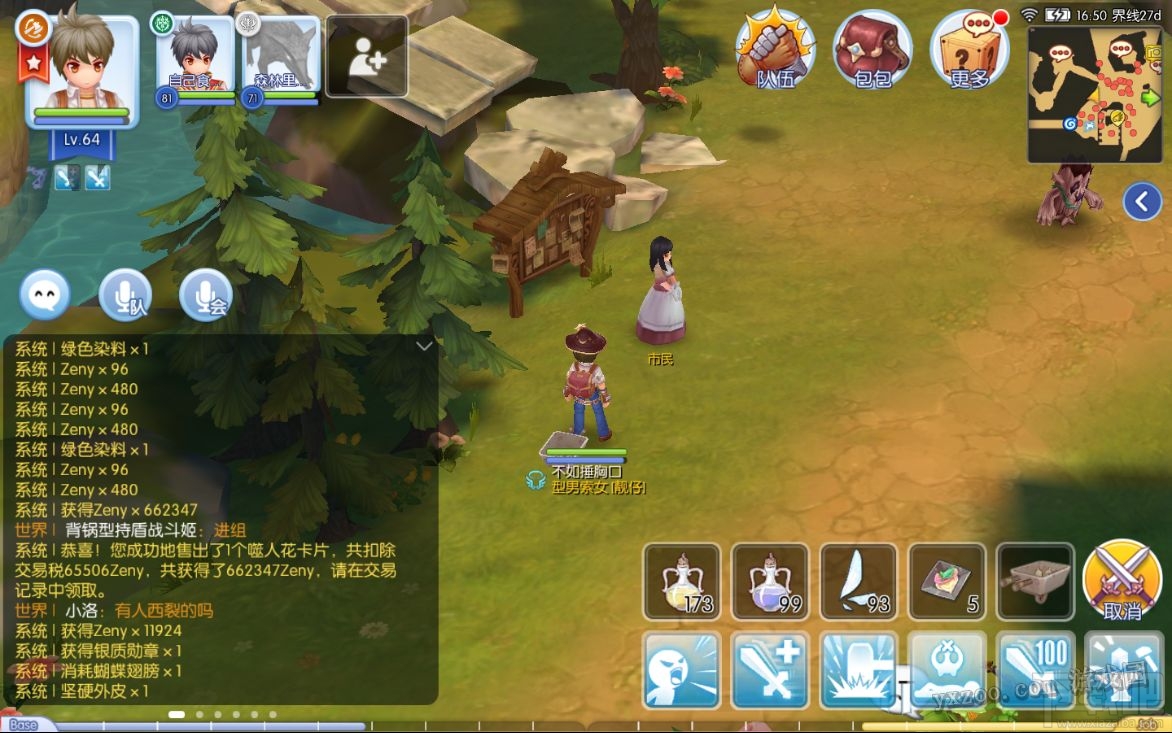Tap the 取消 crossed swords button
1172x733 pixels.
(x=1121, y=581)
